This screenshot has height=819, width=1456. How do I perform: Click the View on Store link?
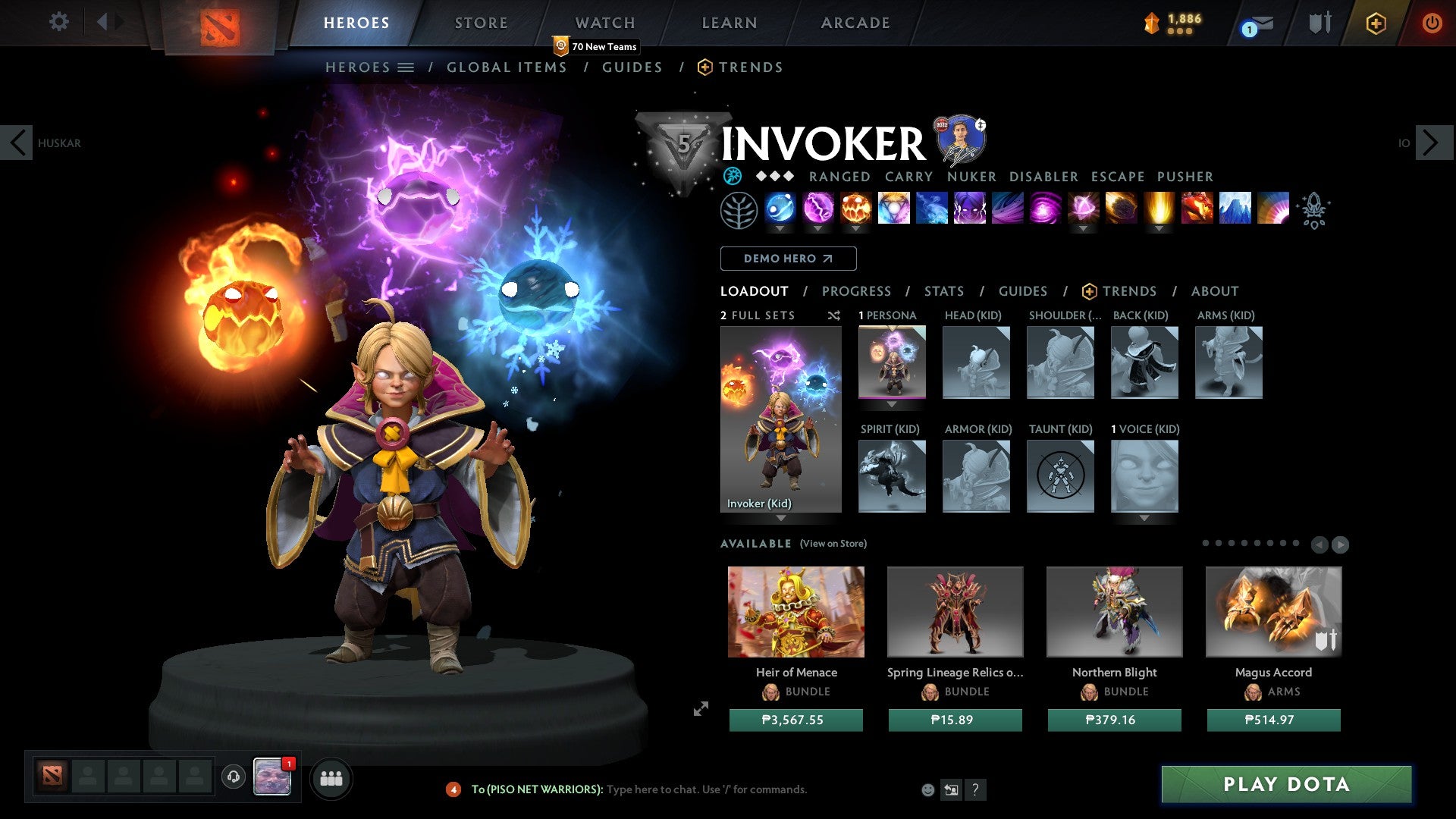[x=833, y=544]
